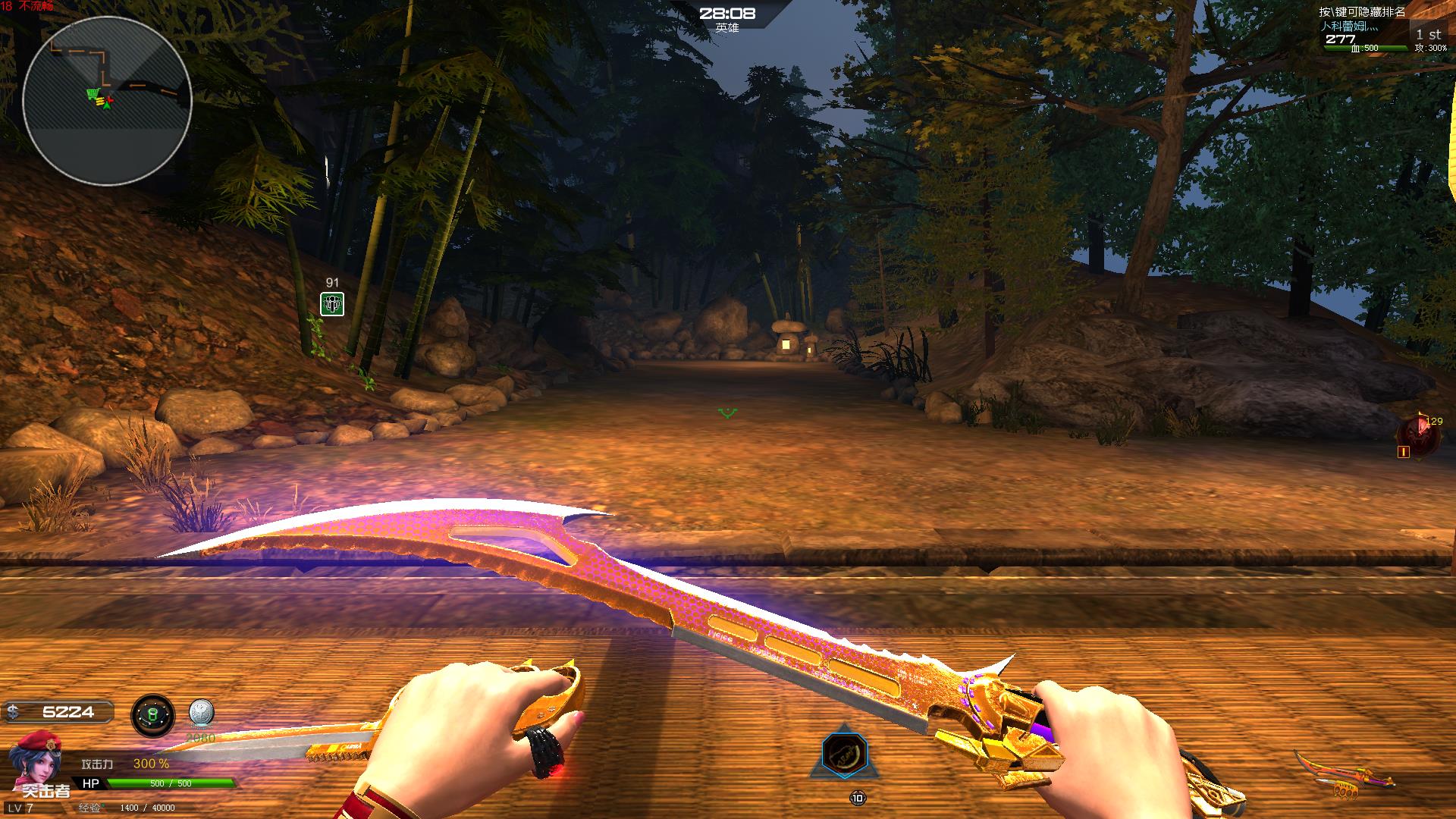Click the silver coin icon
The image size is (1456, 819).
click(201, 714)
